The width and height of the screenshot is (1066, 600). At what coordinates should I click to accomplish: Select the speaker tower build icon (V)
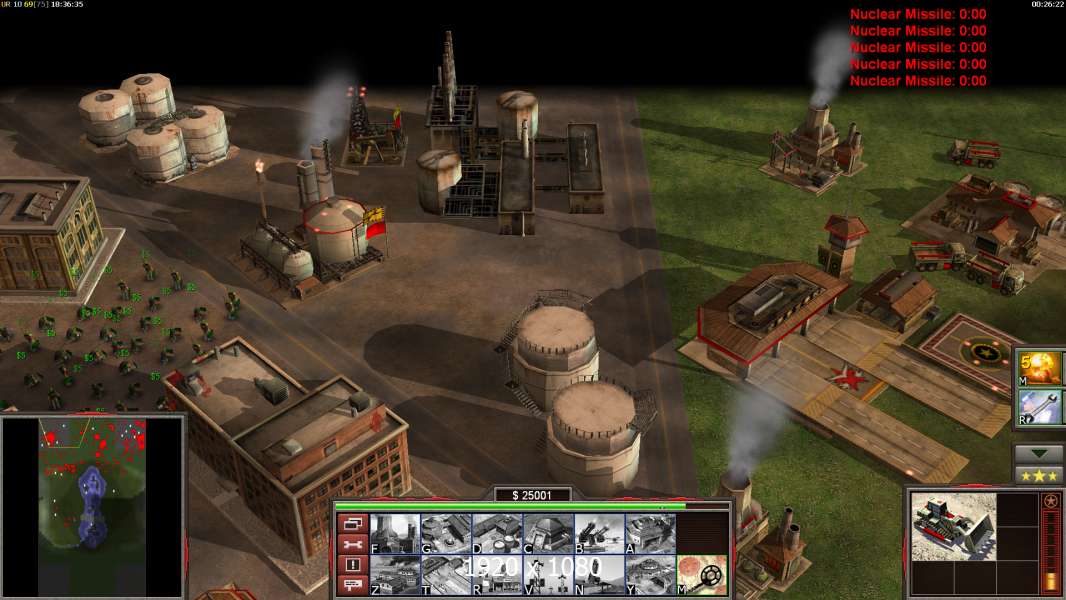pyautogui.click(x=548, y=575)
